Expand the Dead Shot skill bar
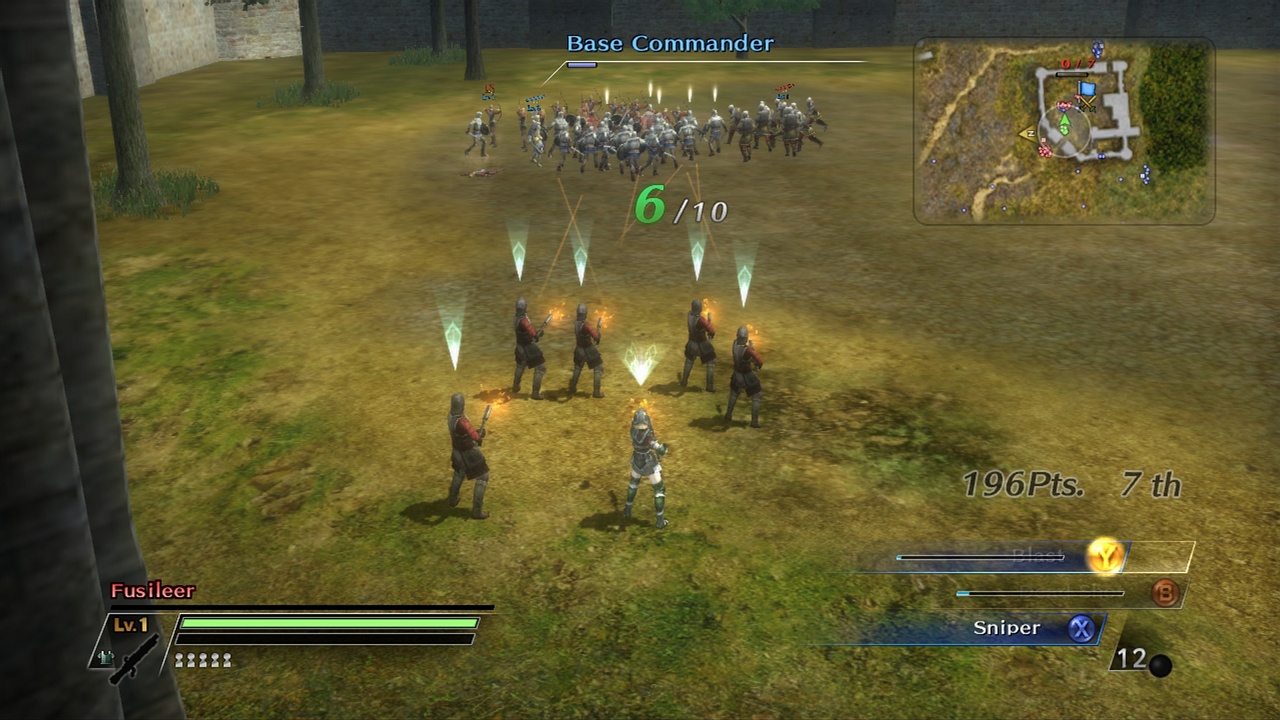The height and width of the screenshot is (720, 1280). 1040,592
